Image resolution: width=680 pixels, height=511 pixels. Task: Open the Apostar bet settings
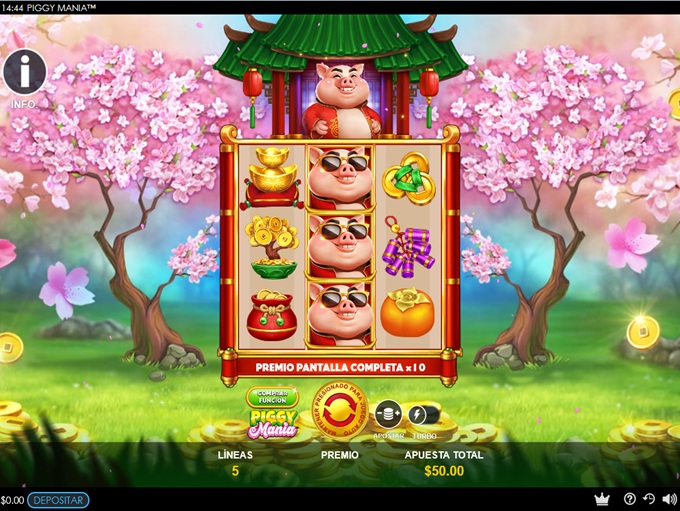click(388, 413)
